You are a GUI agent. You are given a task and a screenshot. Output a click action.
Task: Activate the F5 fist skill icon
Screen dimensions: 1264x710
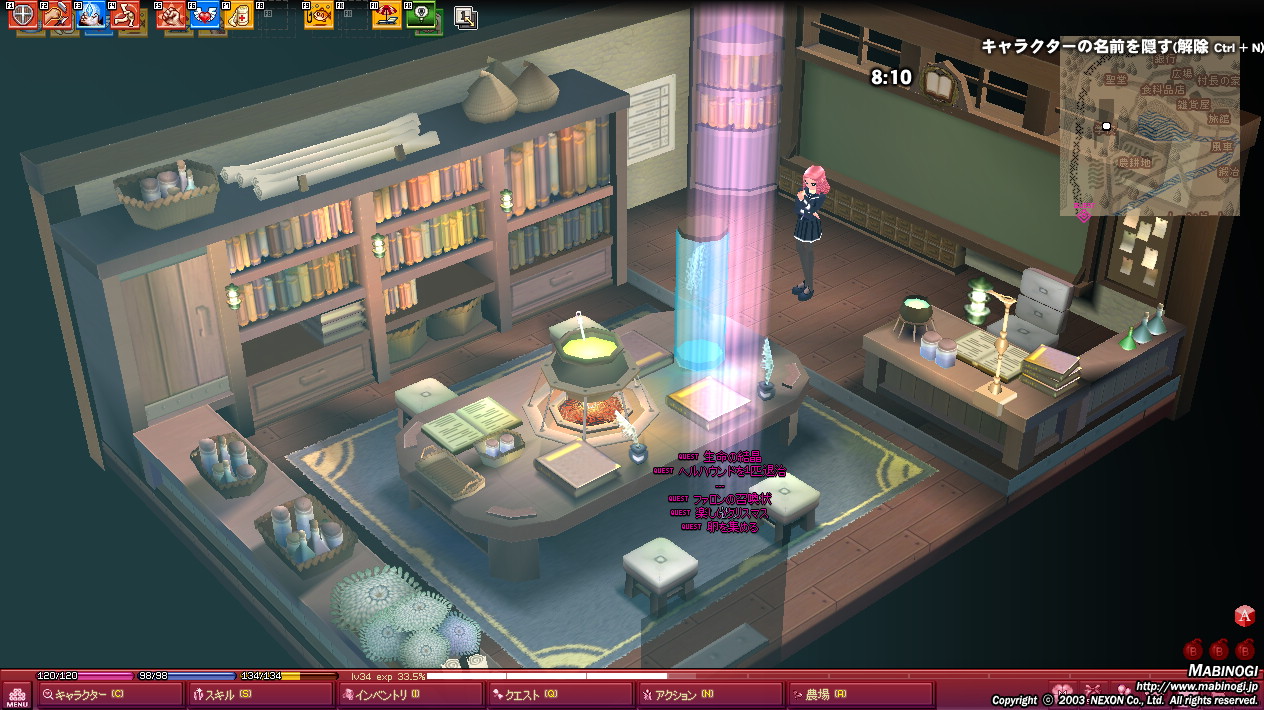[172, 15]
